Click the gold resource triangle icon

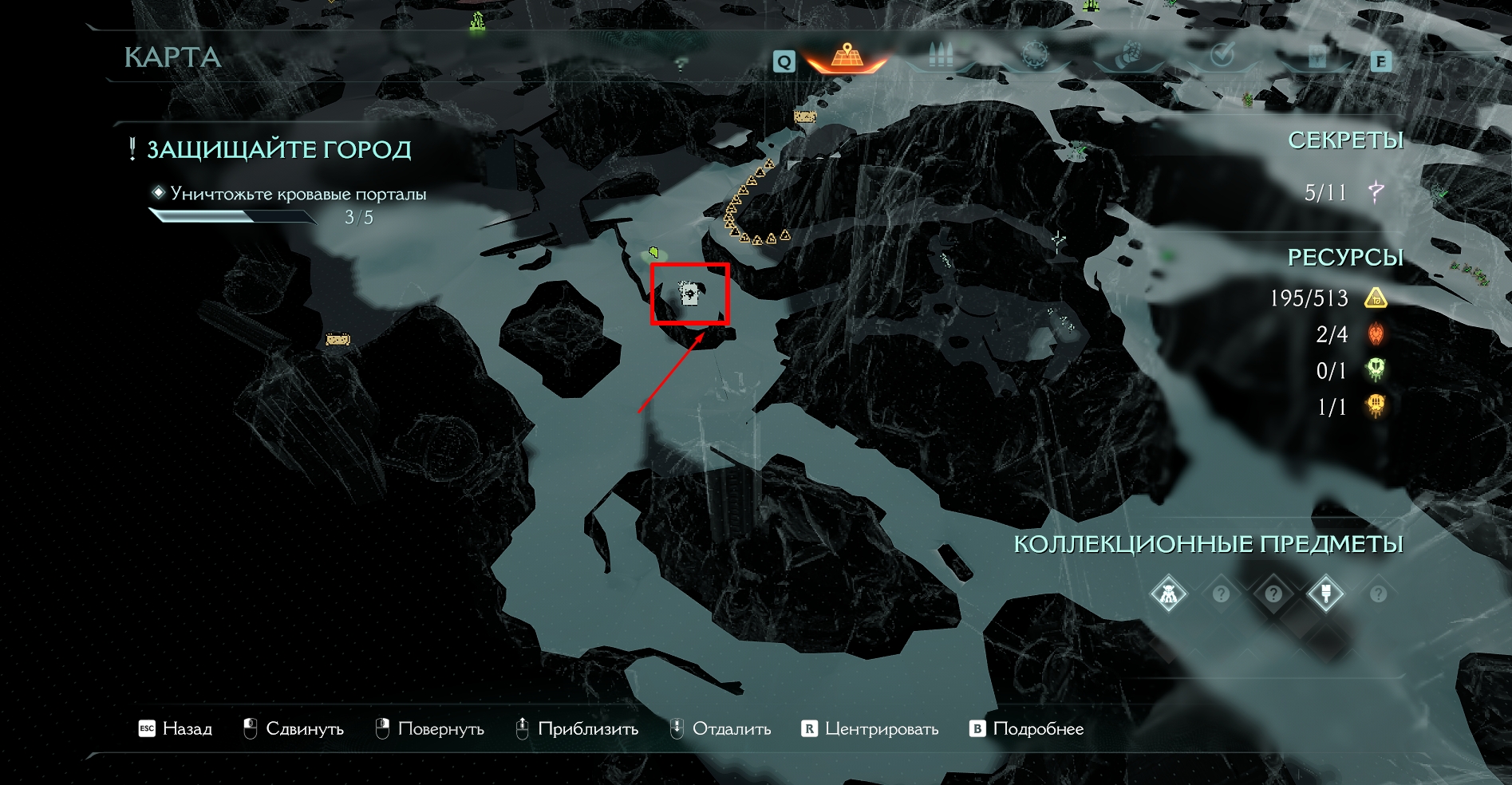click(1376, 298)
